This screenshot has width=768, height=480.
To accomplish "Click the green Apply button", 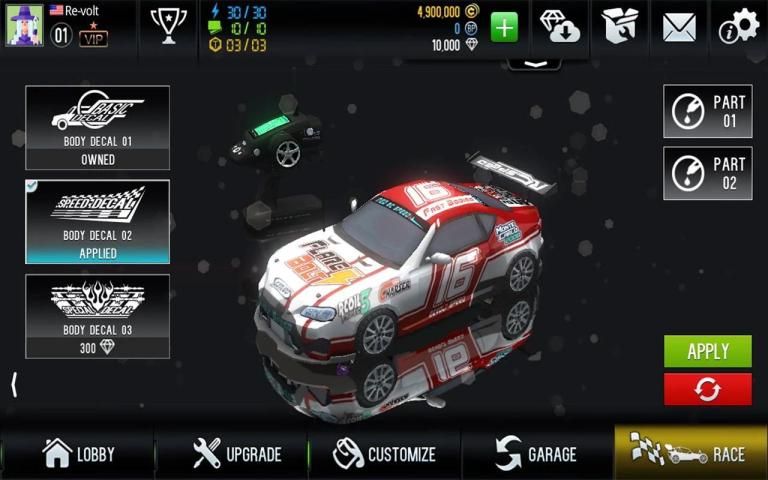I will point(707,351).
